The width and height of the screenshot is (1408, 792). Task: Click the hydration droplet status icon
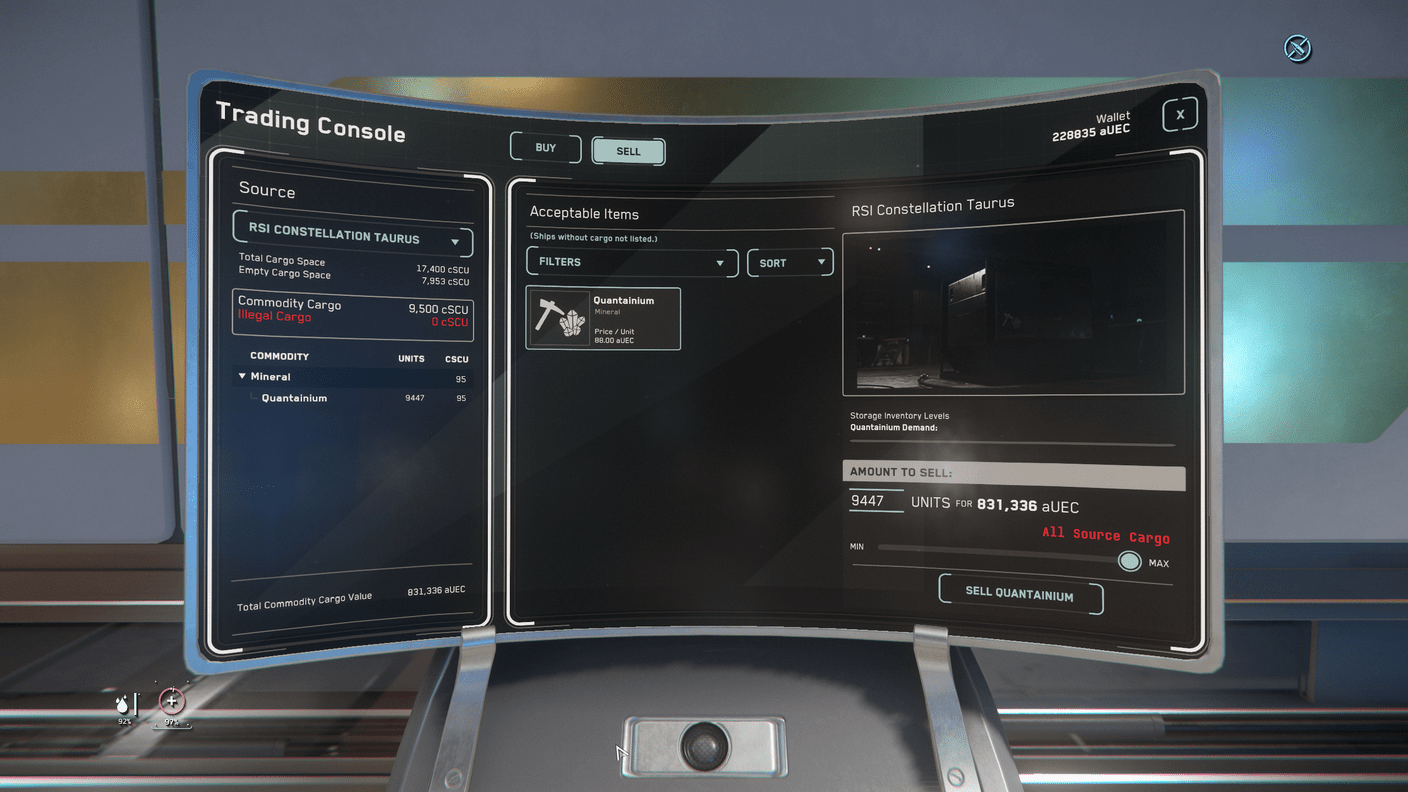[122, 707]
